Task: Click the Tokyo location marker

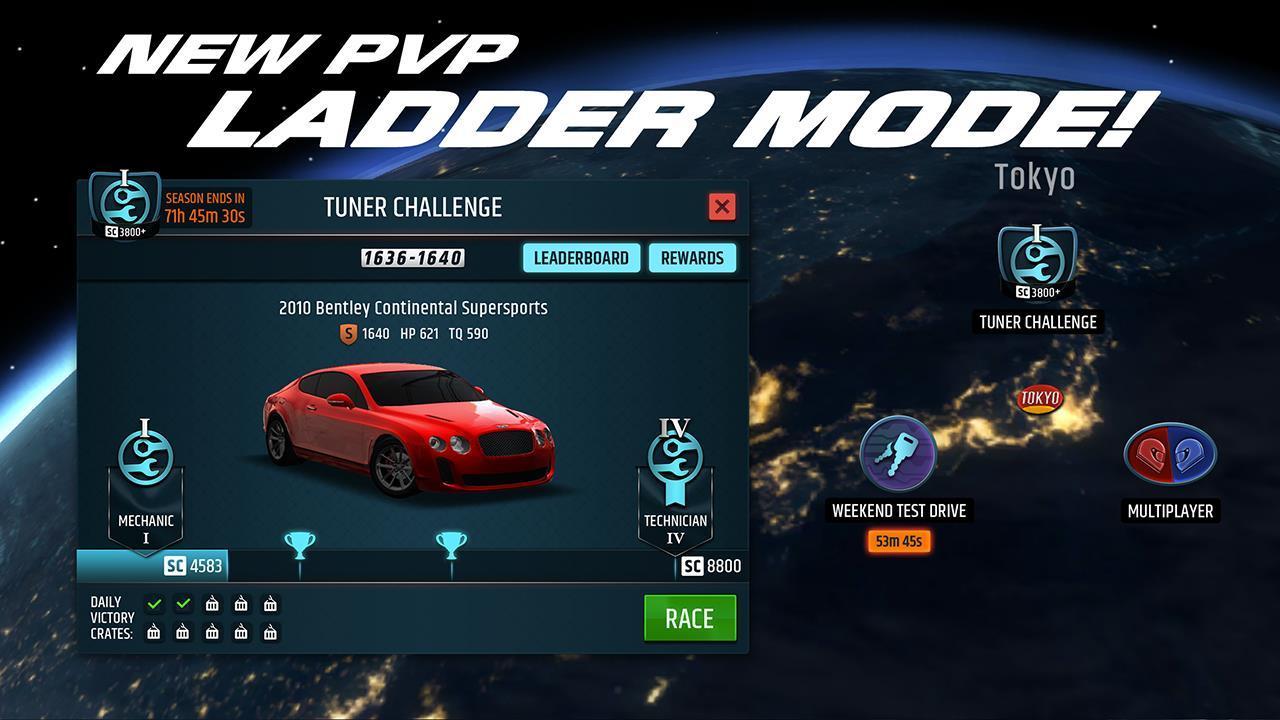Action: 1039,398
